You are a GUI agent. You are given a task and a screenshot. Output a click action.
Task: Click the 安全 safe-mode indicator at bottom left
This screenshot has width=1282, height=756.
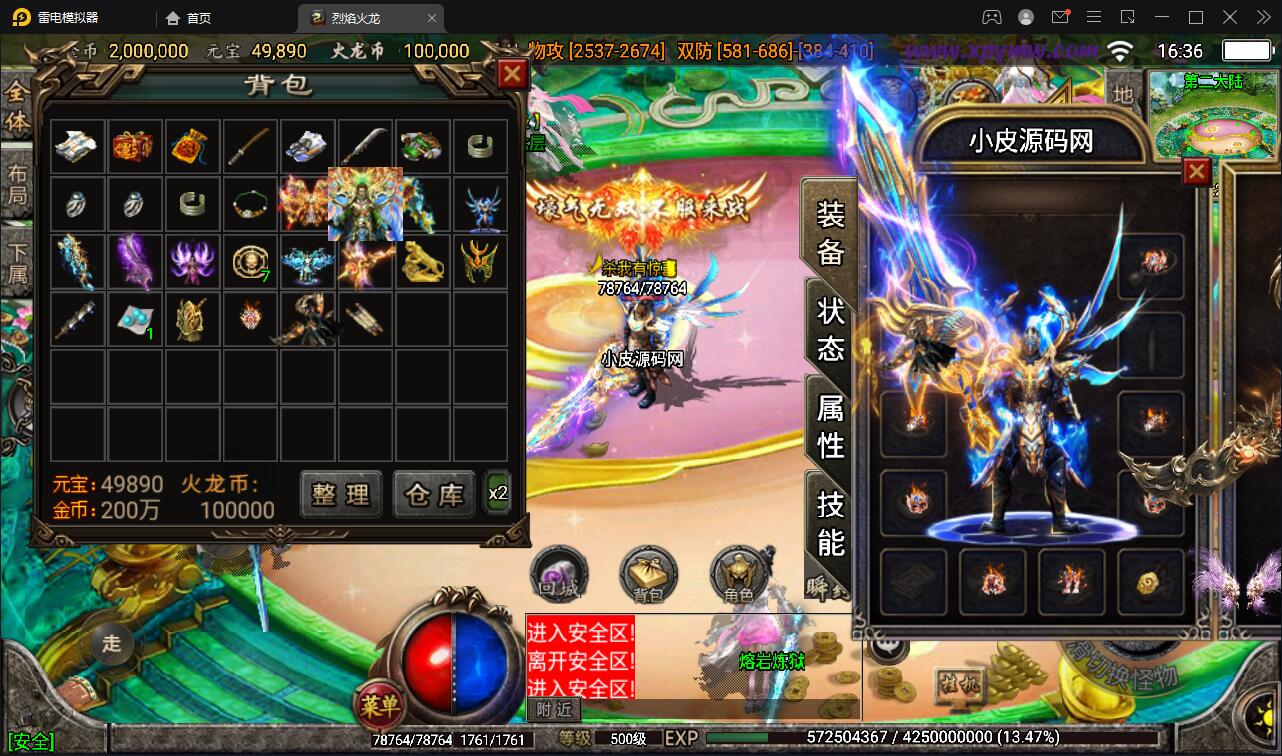[x=33, y=741]
